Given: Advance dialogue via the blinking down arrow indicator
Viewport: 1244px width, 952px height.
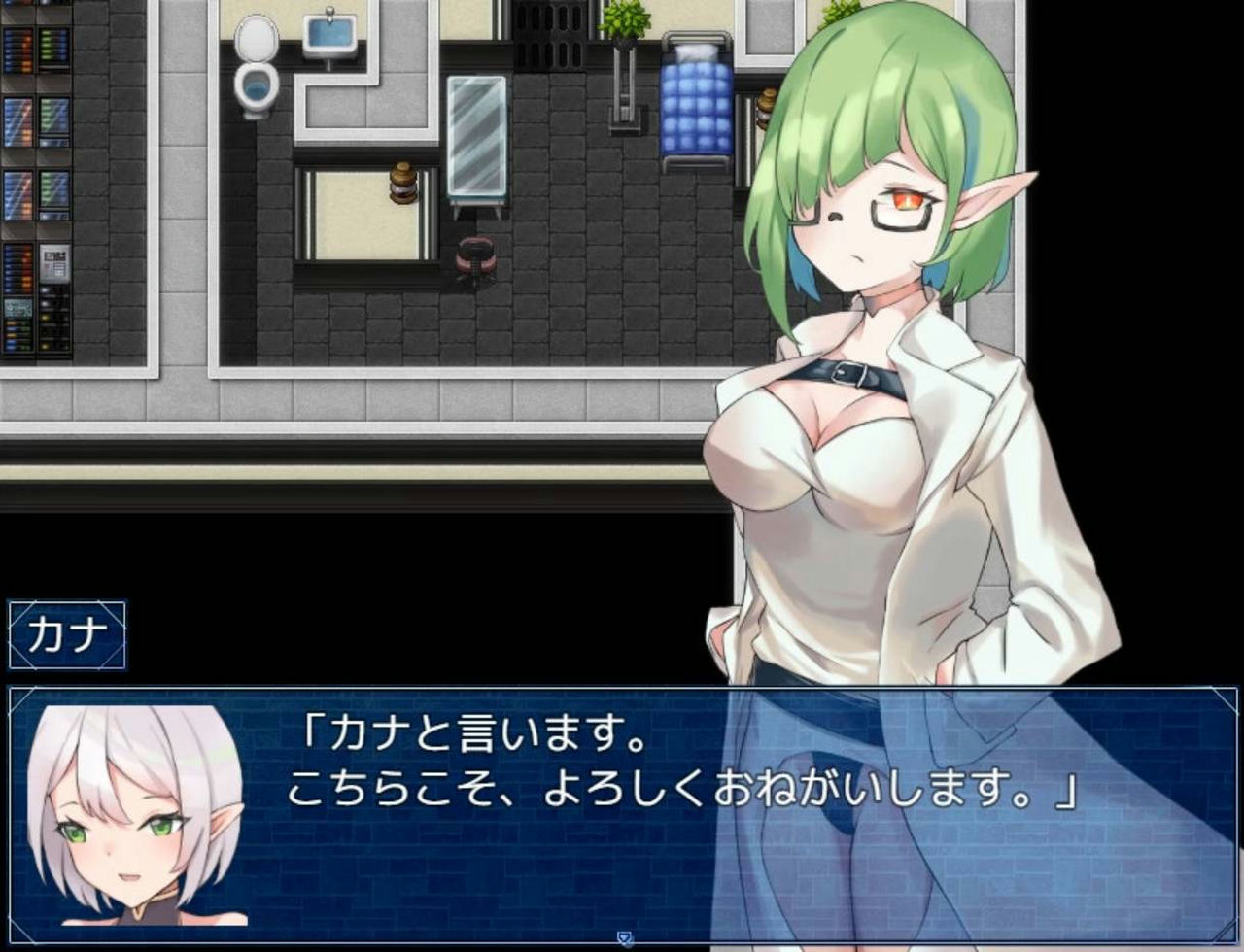Looking at the screenshot, I should [622, 936].
